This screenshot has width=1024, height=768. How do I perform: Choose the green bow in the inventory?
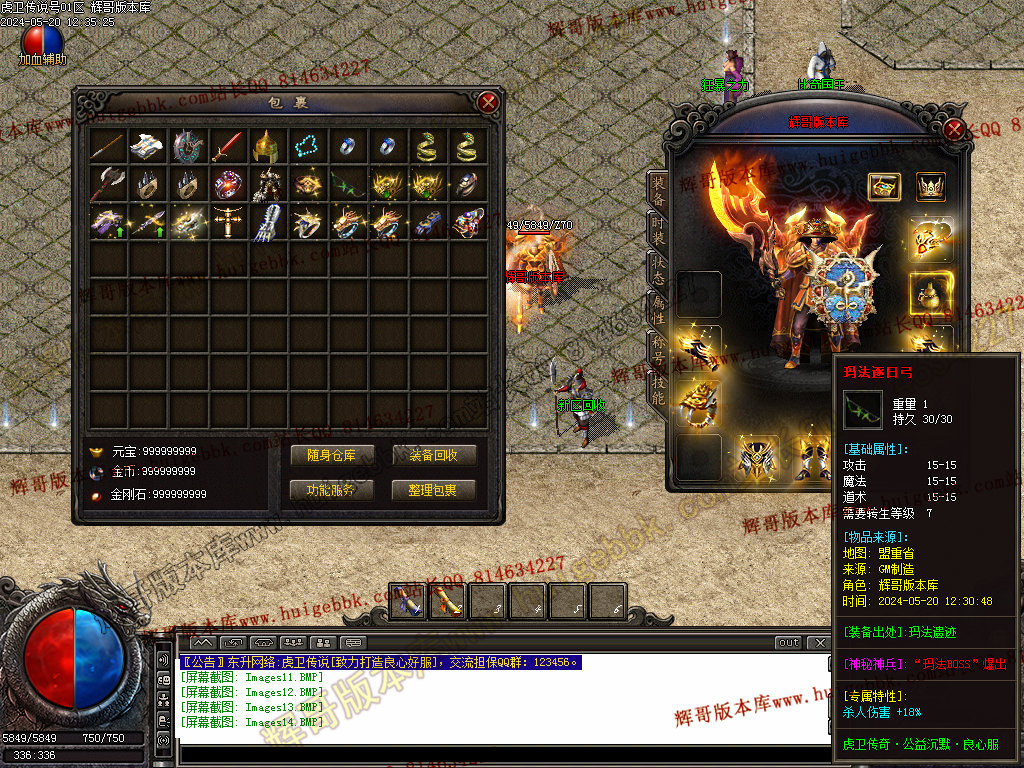346,185
